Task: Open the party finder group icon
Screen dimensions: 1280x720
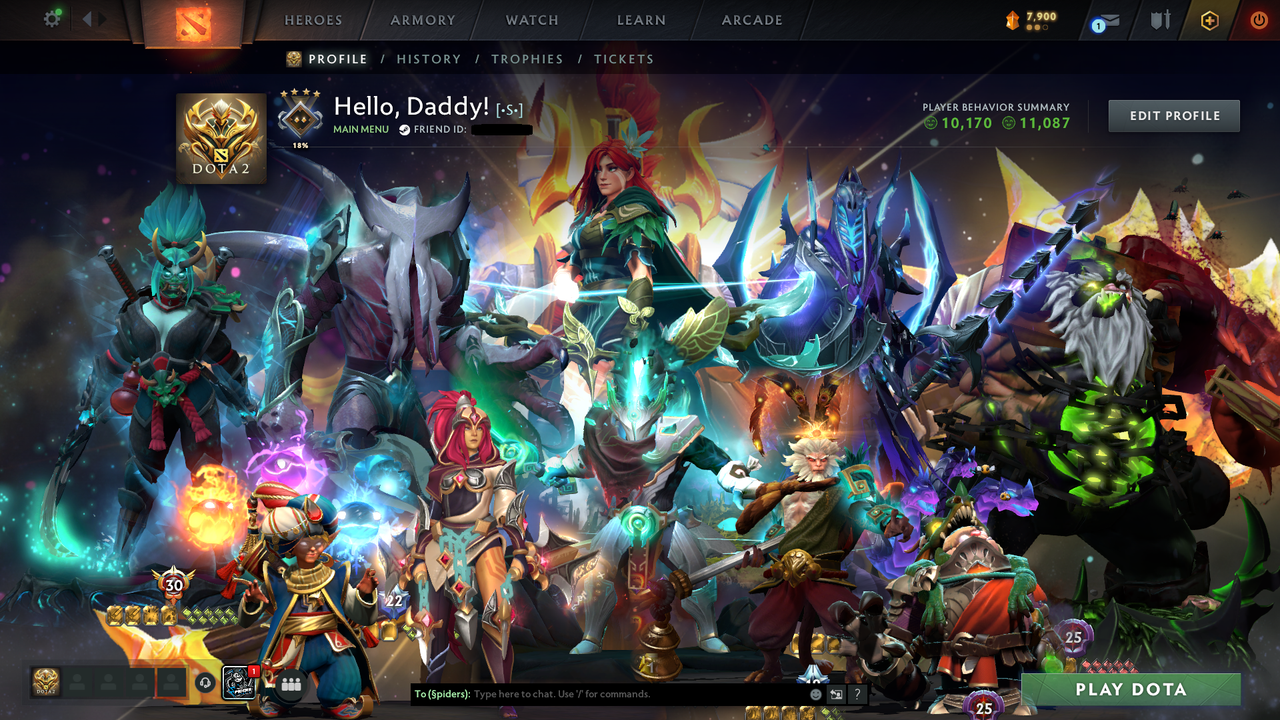Action: coord(291,685)
